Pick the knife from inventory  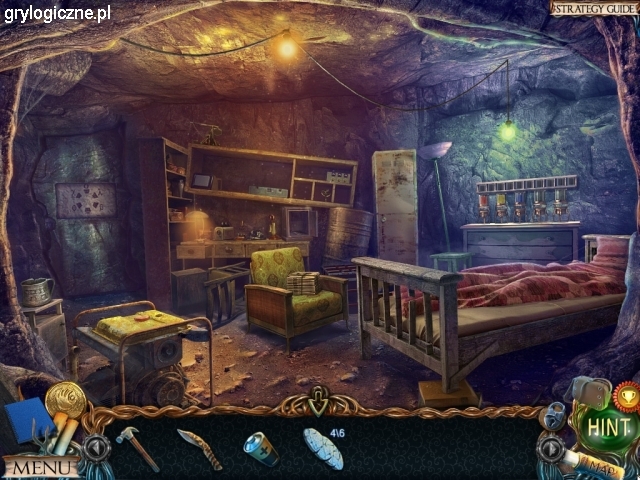point(199,447)
